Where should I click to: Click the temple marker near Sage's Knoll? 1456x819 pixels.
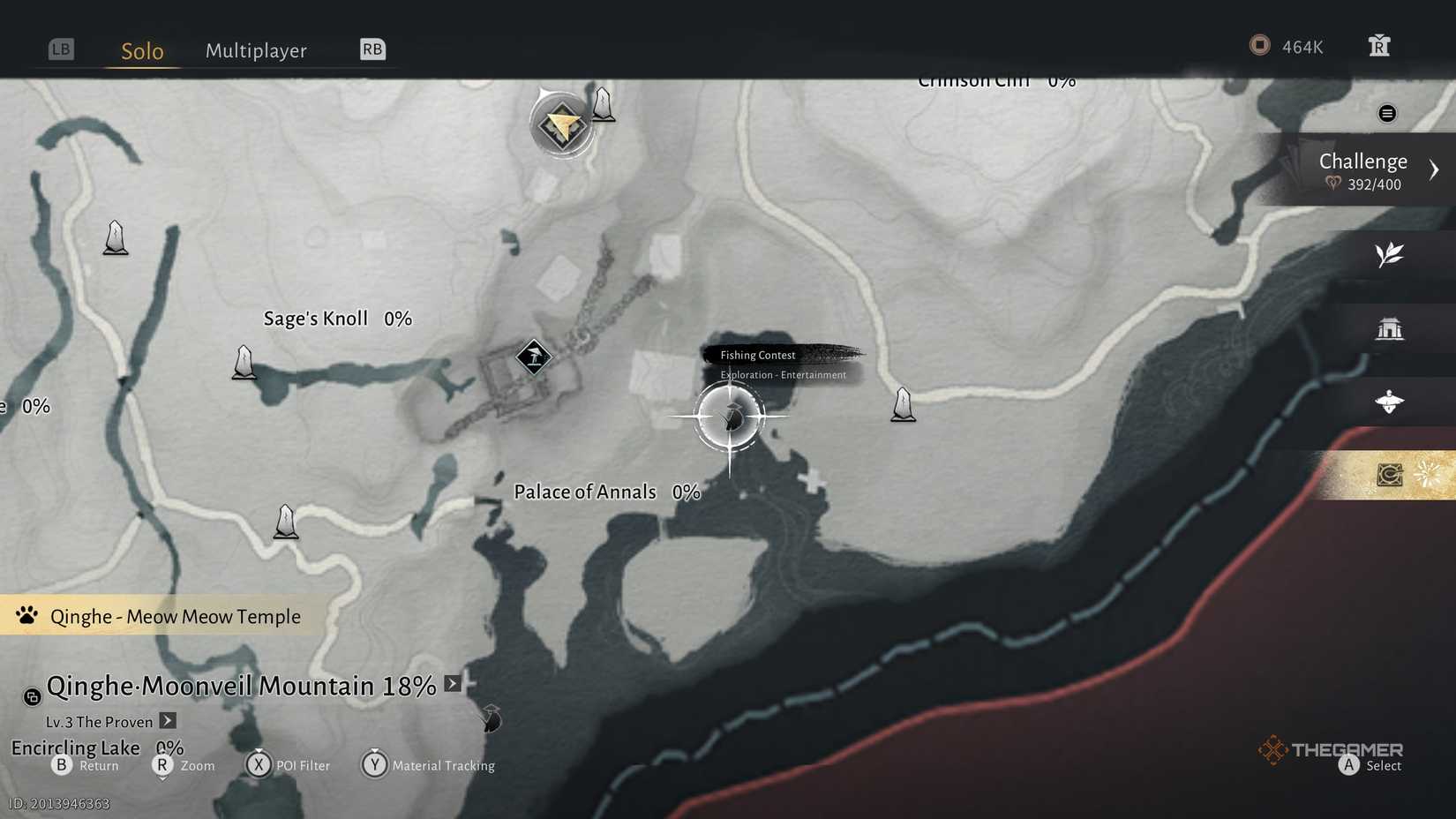[533, 358]
